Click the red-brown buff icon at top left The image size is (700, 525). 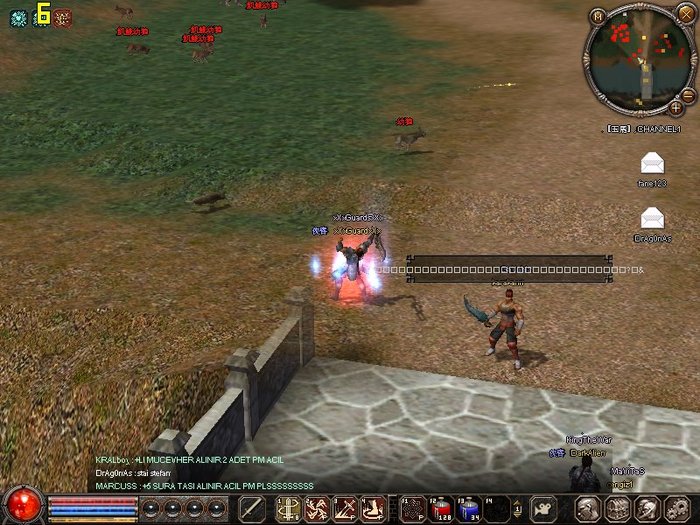click(x=62, y=17)
